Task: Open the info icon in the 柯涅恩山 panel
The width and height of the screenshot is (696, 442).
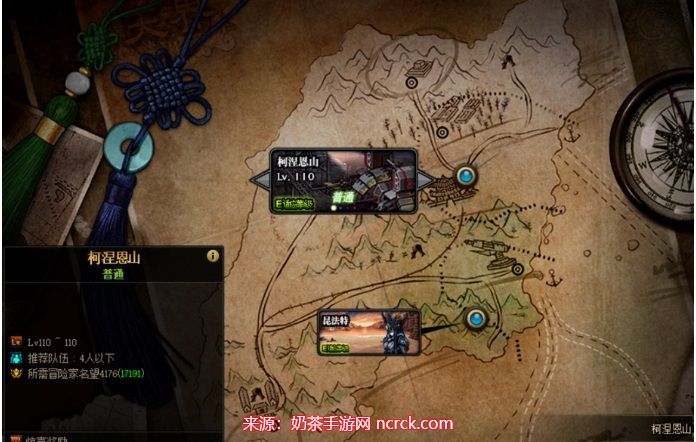Action: point(212,256)
